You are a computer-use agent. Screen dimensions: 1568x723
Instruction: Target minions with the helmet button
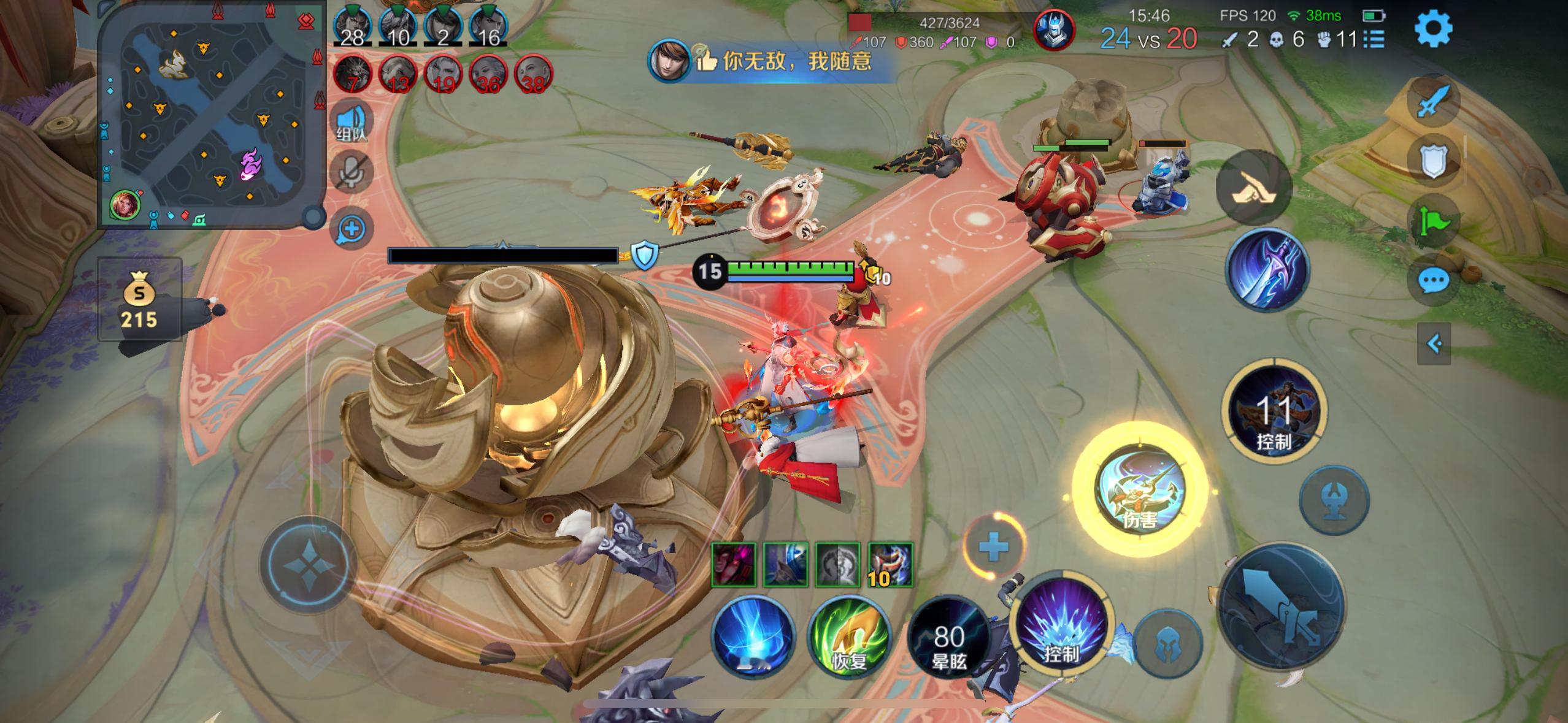point(1168,644)
